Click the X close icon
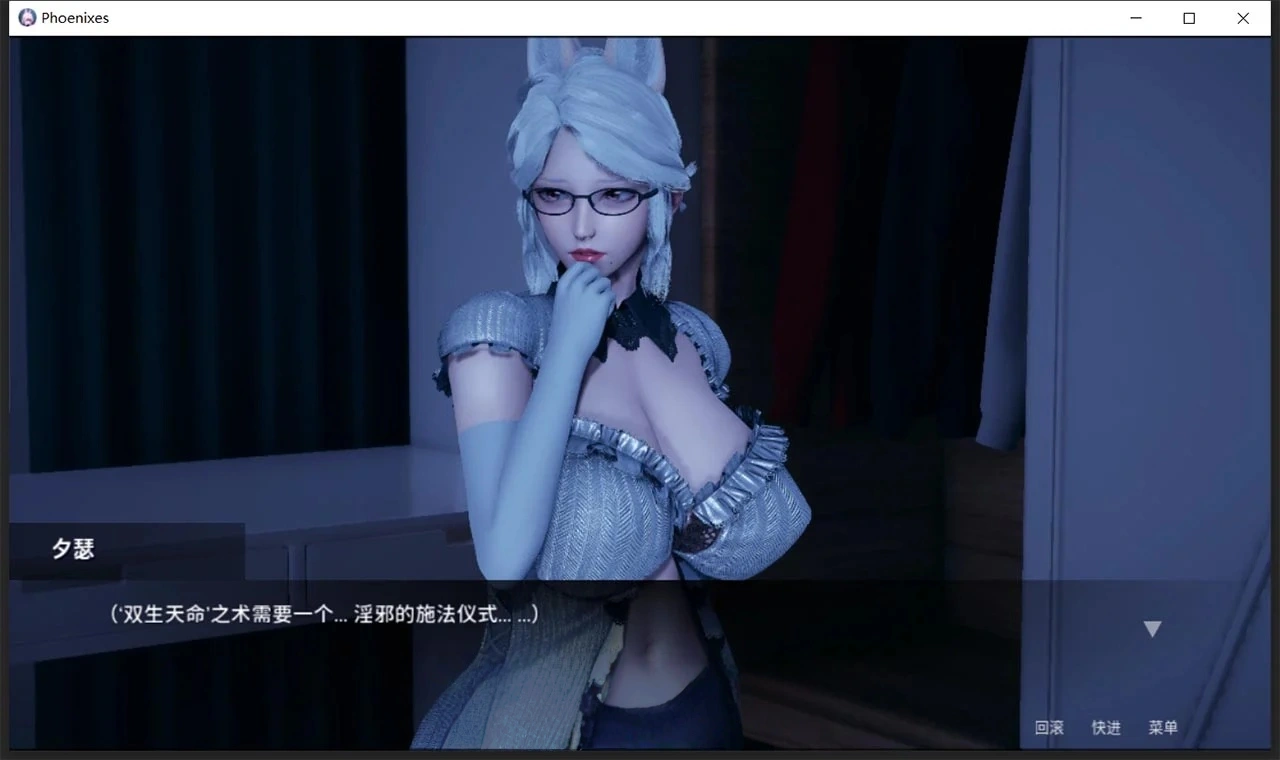The width and height of the screenshot is (1280, 760). (1243, 18)
